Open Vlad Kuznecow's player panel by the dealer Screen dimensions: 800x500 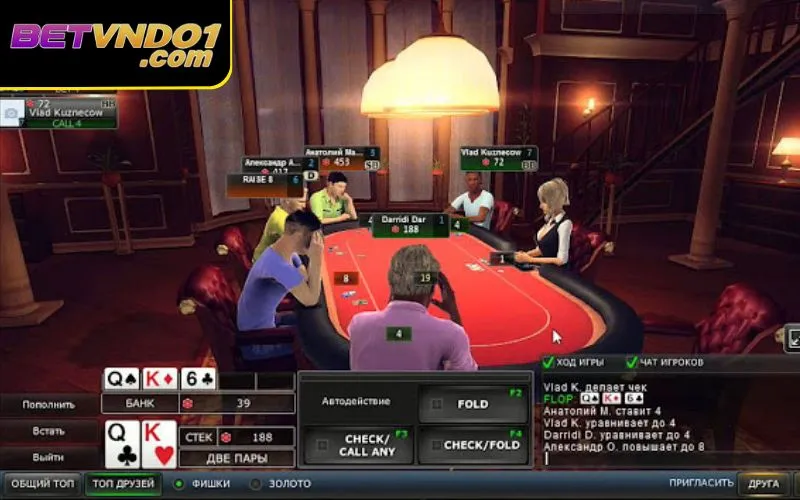(x=498, y=157)
